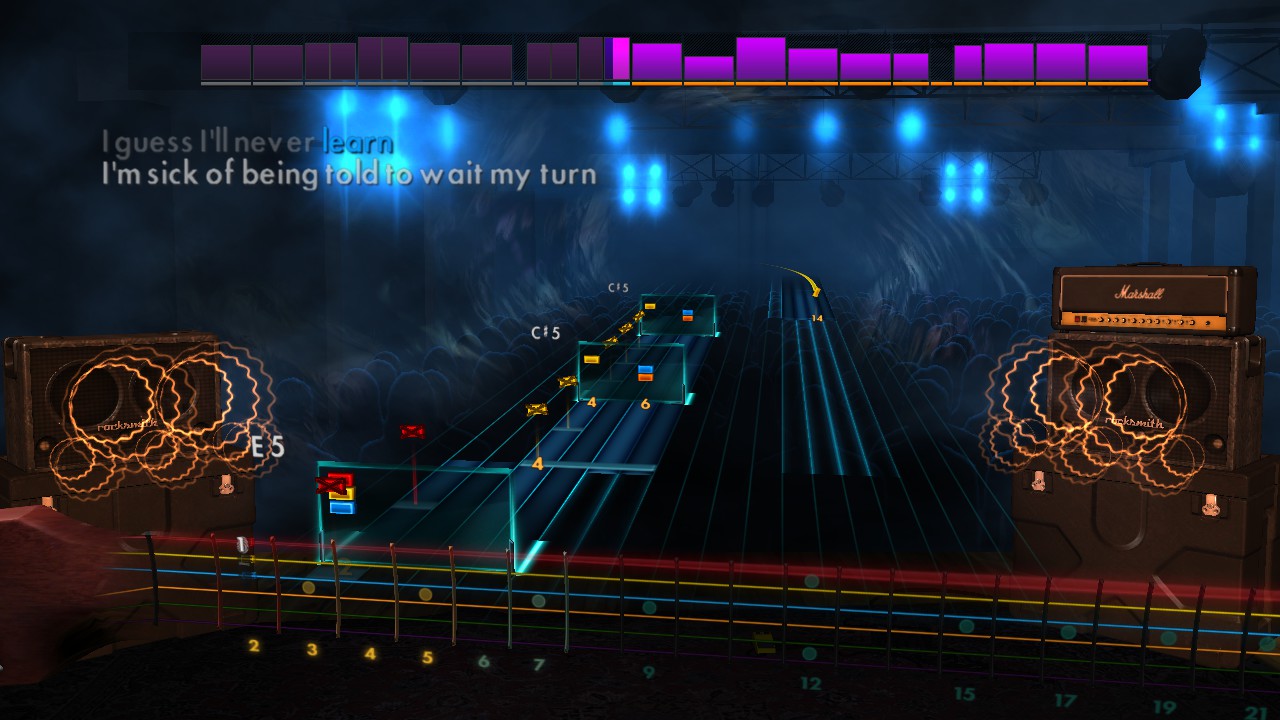This screenshot has width=1280, height=720.
Task: Select the E5 chord label
Action: [x=266, y=449]
